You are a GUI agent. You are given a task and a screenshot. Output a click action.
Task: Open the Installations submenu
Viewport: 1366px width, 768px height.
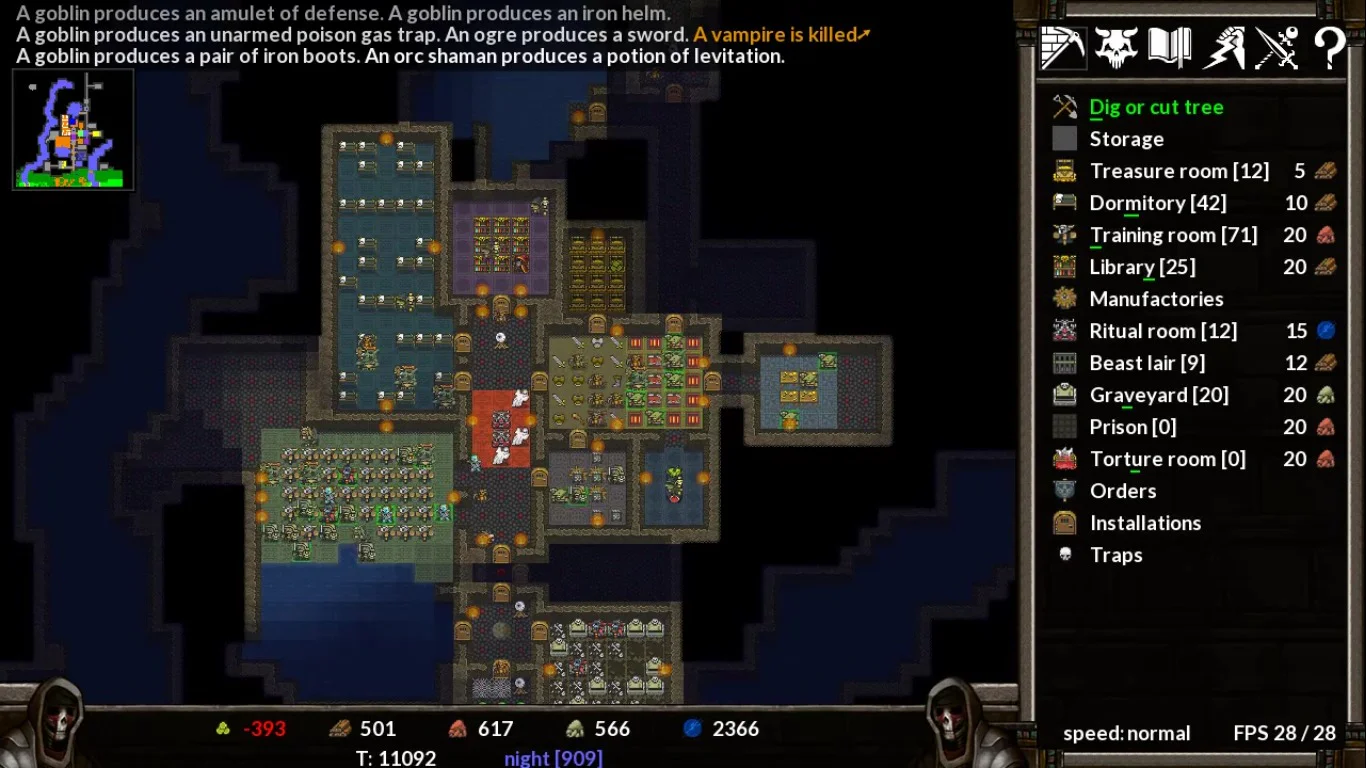(x=1145, y=523)
